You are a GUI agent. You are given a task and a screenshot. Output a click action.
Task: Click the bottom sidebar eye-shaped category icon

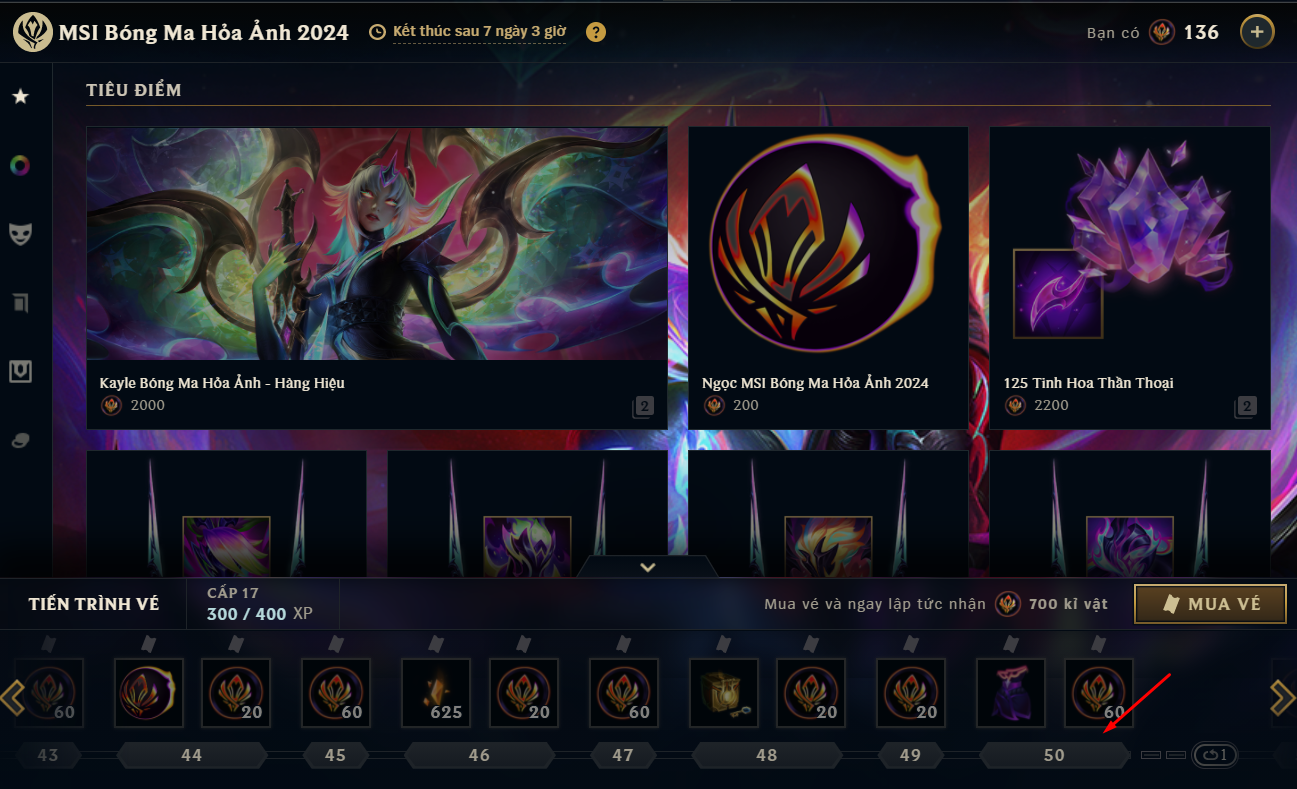pos(21,440)
